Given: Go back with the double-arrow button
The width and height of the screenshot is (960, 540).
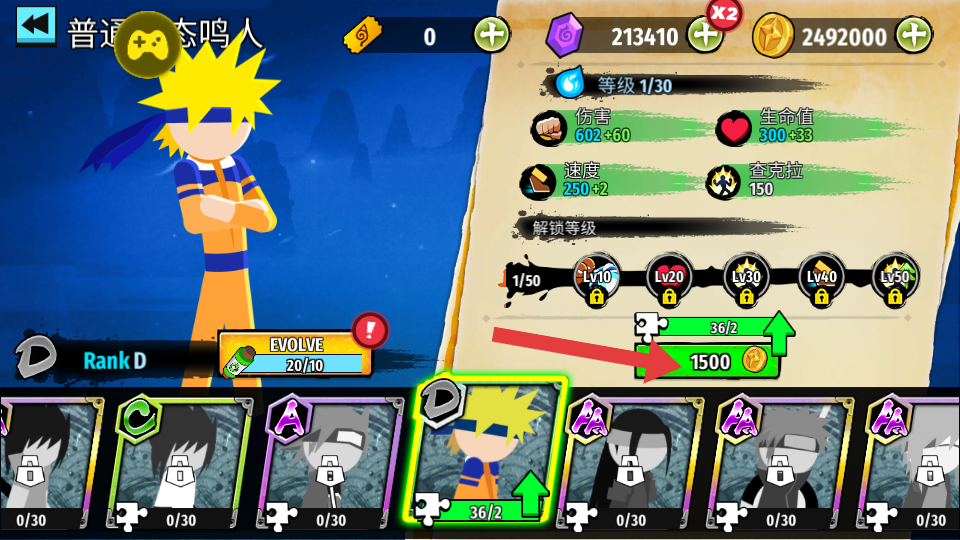Looking at the screenshot, I should (x=36, y=26).
